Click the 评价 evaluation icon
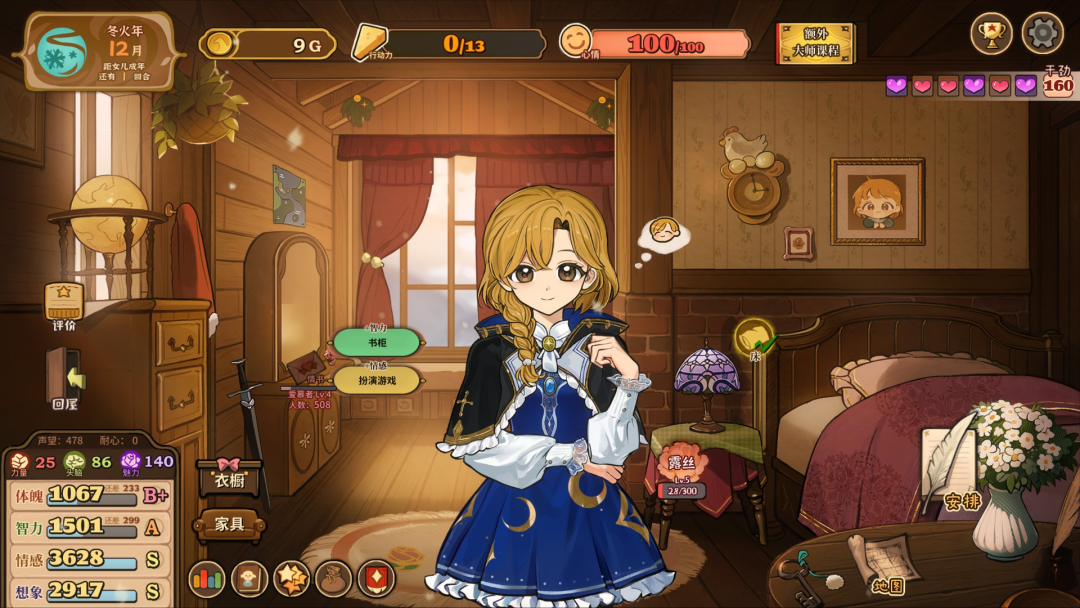 (x=64, y=304)
